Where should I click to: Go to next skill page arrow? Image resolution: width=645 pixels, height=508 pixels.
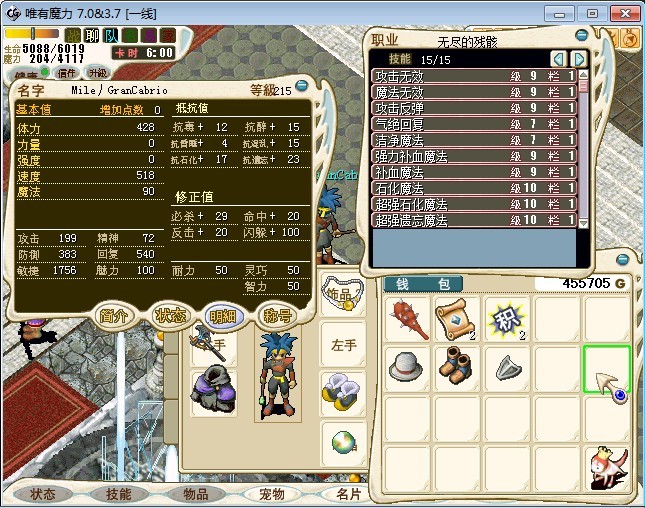[578, 59]
